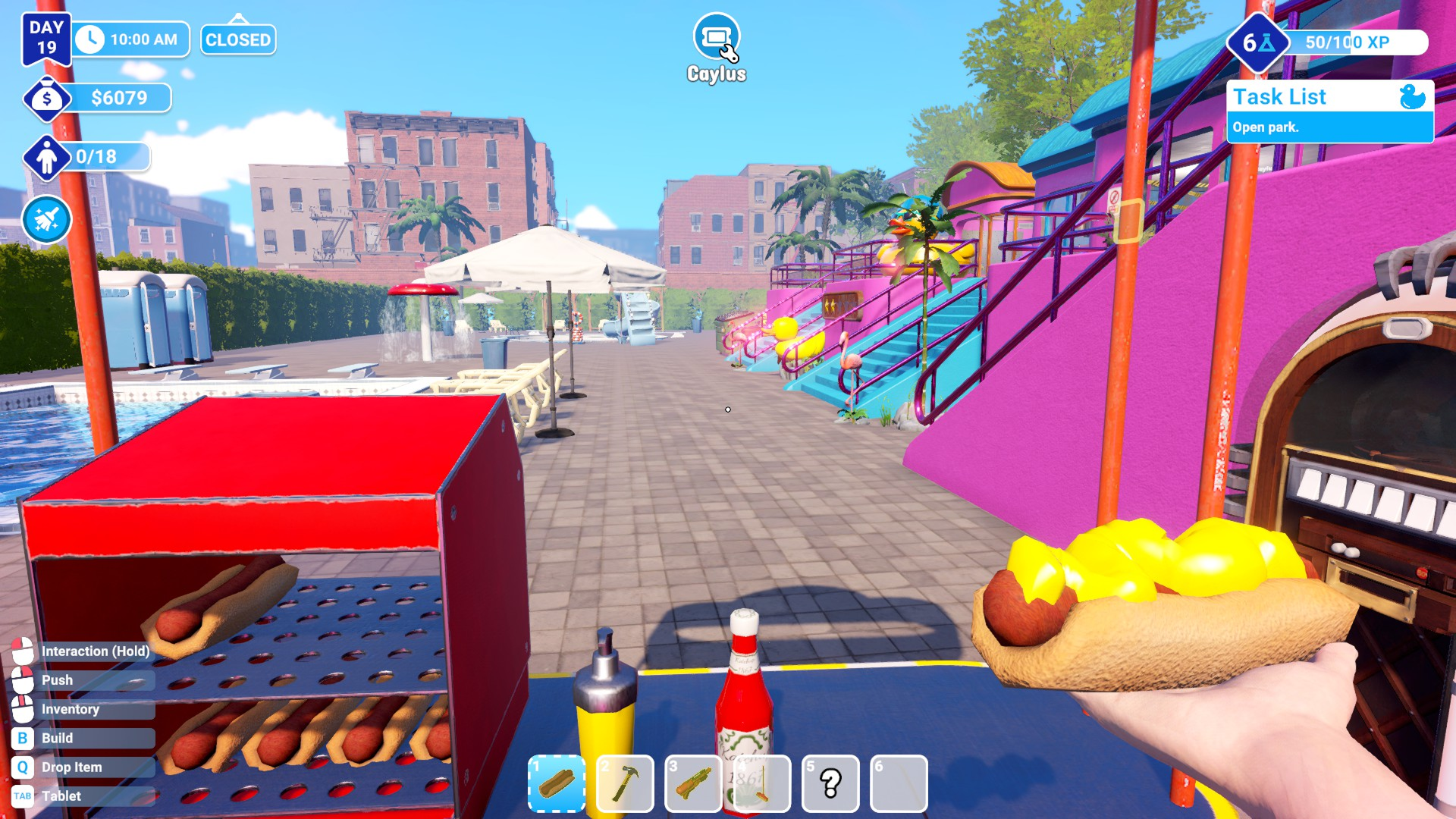The image size is (1456, 819).
Task: Click the visitor counter person icon
Action: pos(46,158)
